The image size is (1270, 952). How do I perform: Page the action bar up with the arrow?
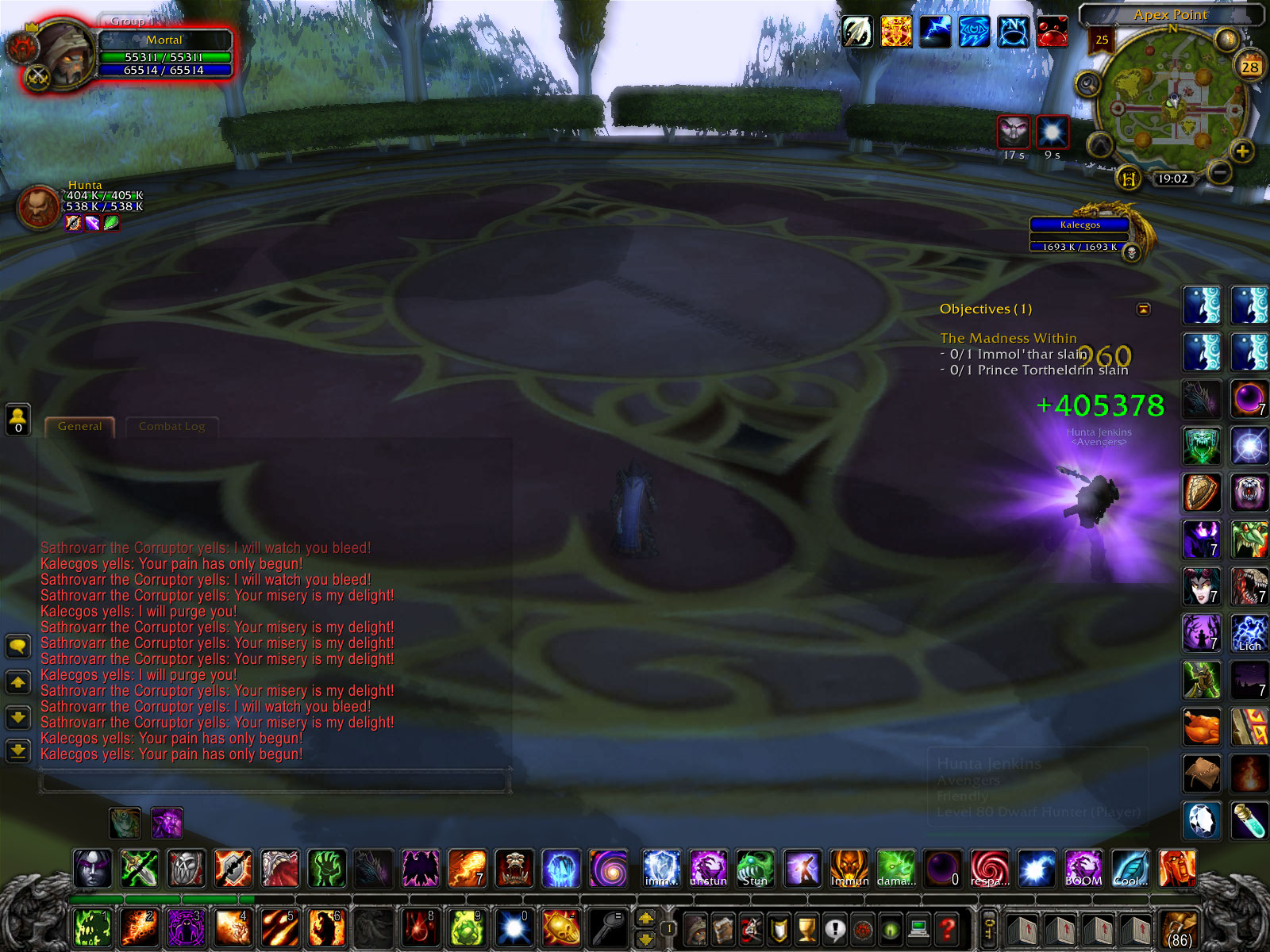click(x=645, y=919)
